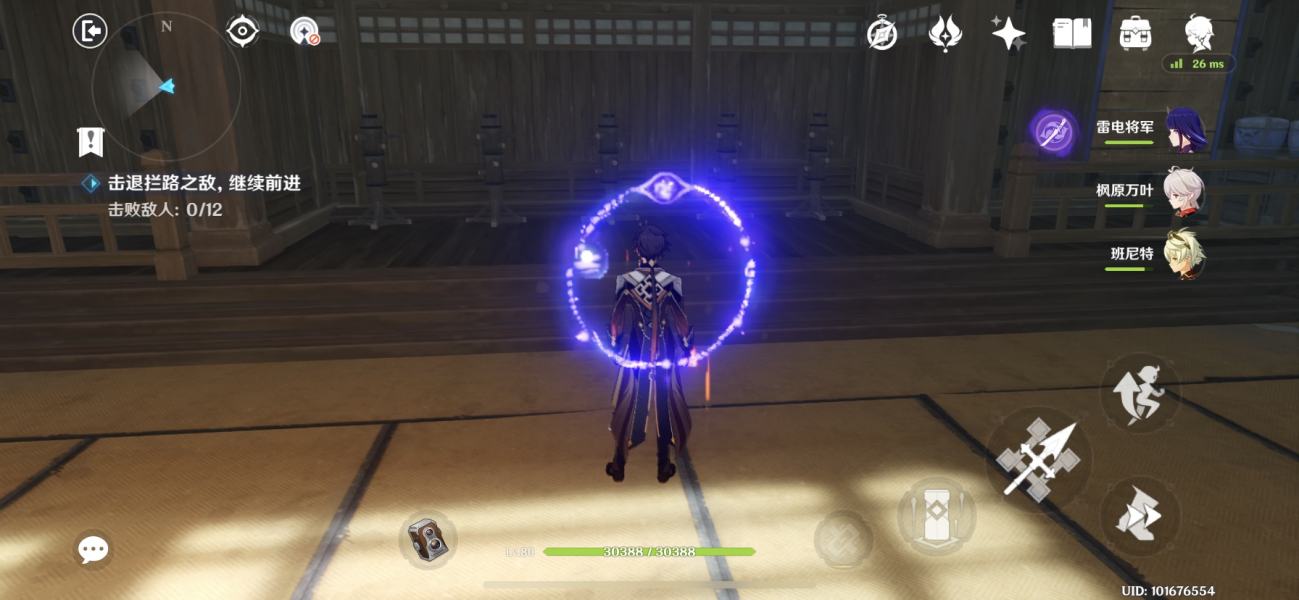Switch to party member 雷电将军
Viewport: 1299px width, 600px height.
click(1185, 129)
